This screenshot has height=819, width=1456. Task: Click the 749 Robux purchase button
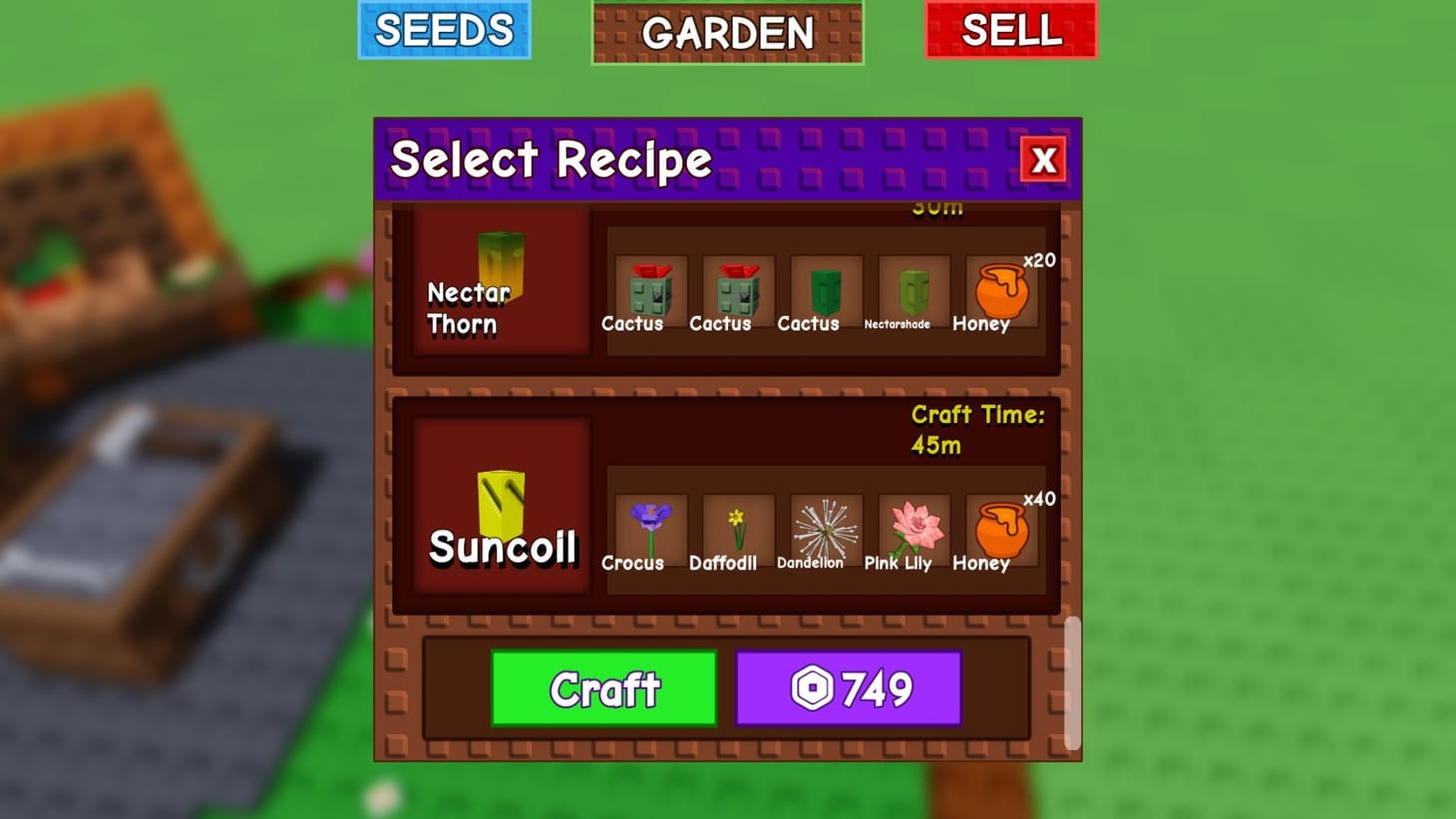click(848, 686)
